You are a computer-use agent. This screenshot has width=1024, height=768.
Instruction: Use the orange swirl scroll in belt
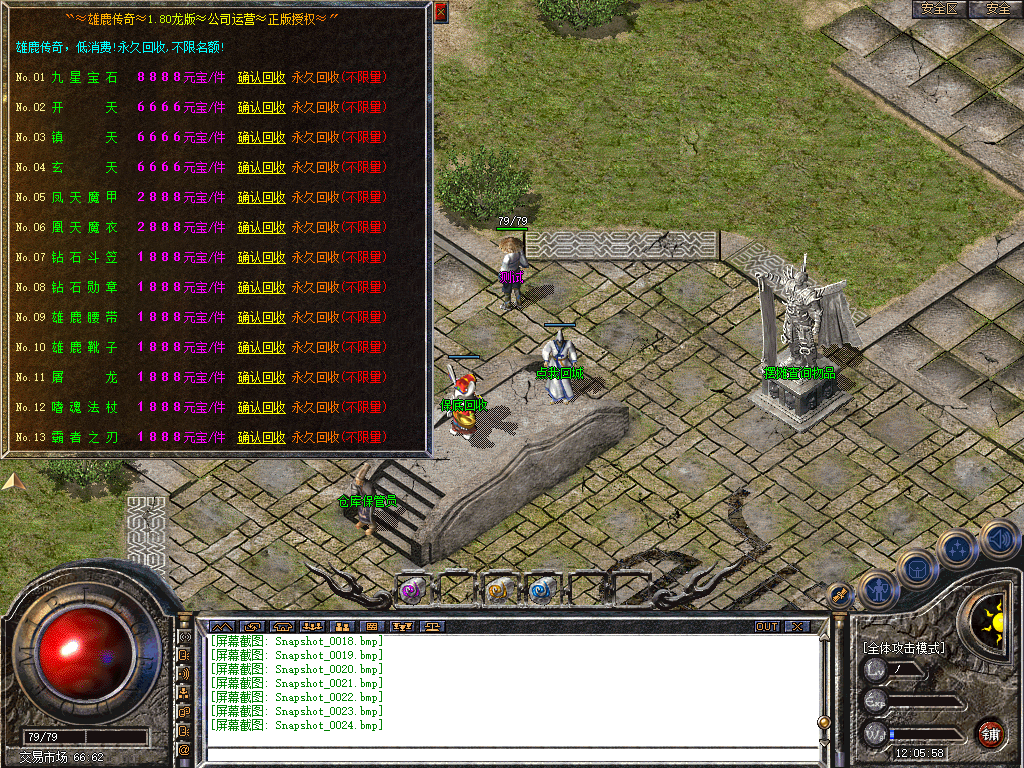[498, 590]
